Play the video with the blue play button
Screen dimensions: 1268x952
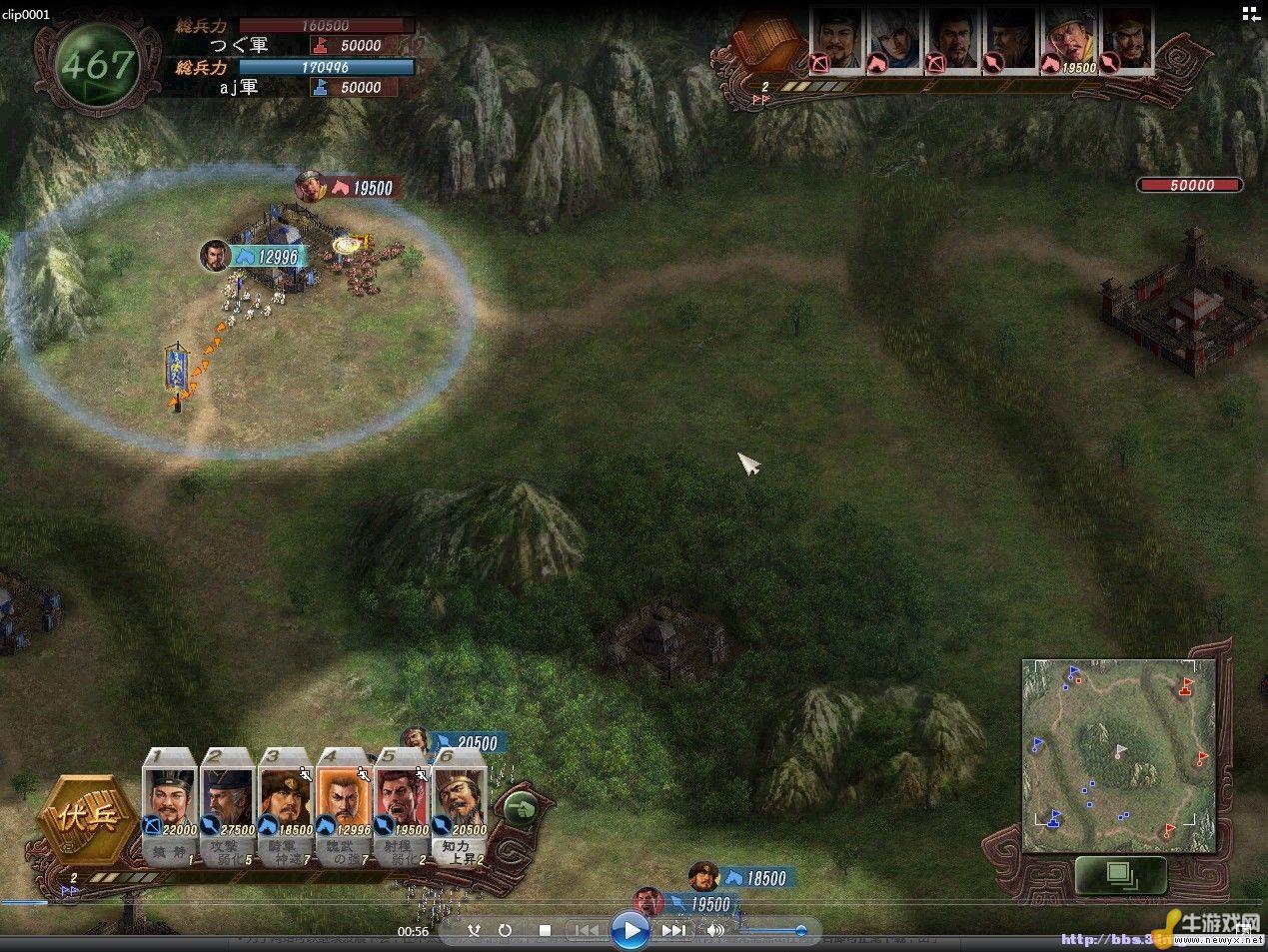[x=631, y=931]
